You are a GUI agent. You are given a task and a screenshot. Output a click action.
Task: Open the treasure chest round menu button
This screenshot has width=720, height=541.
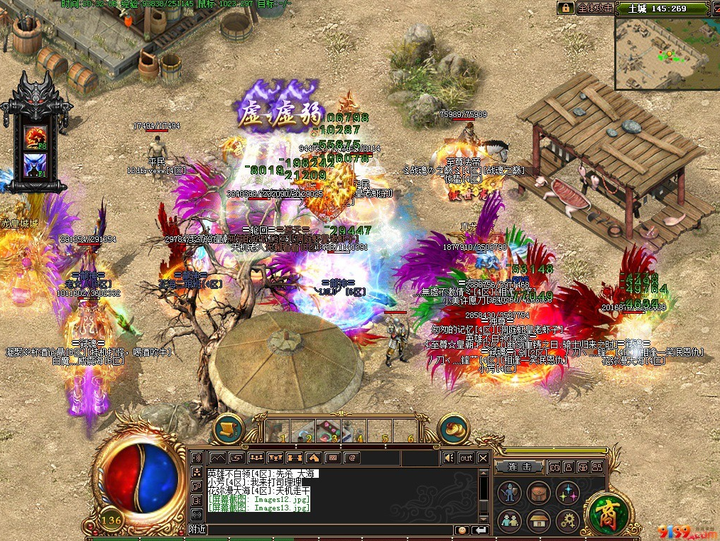pyautogui.click(x=538, y=492)
